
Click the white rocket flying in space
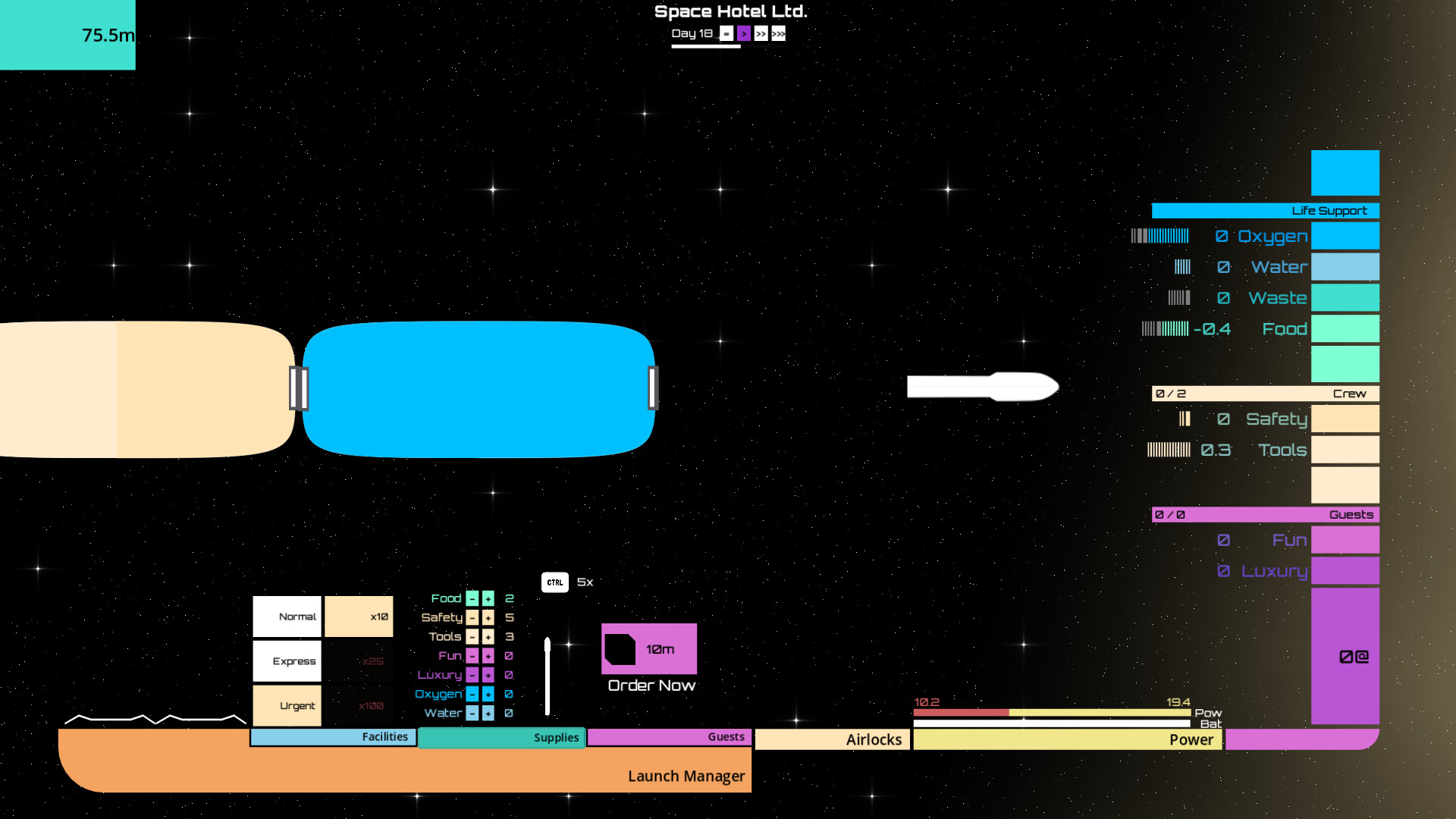point(982,387)
